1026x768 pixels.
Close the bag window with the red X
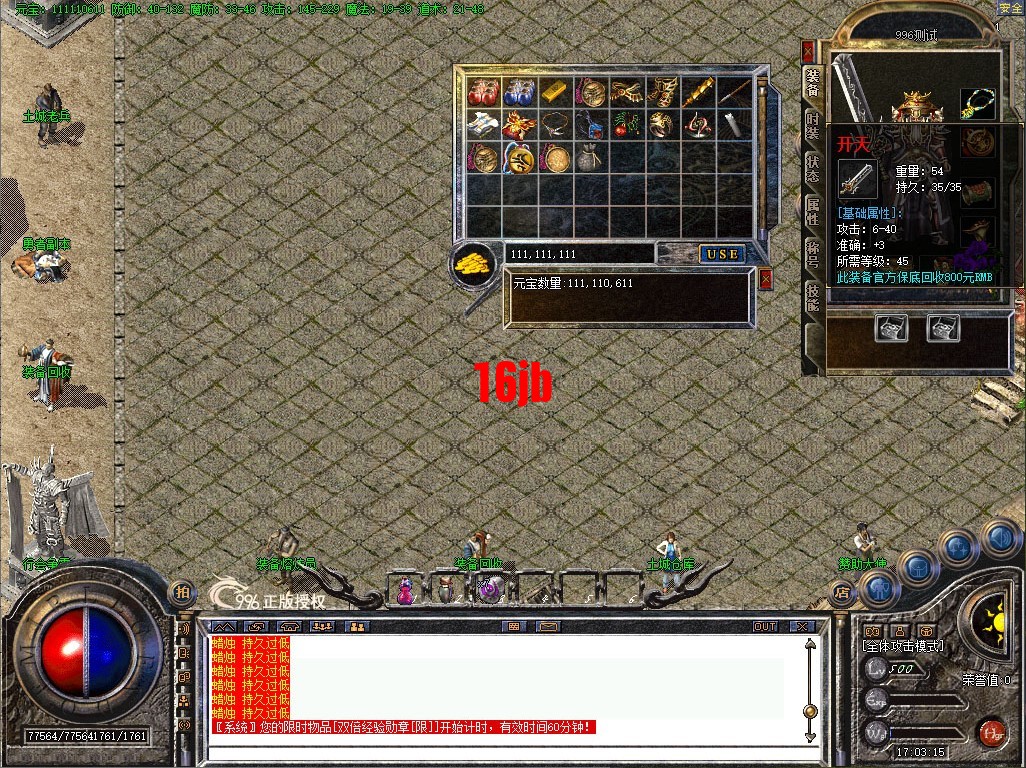point(766,279)
